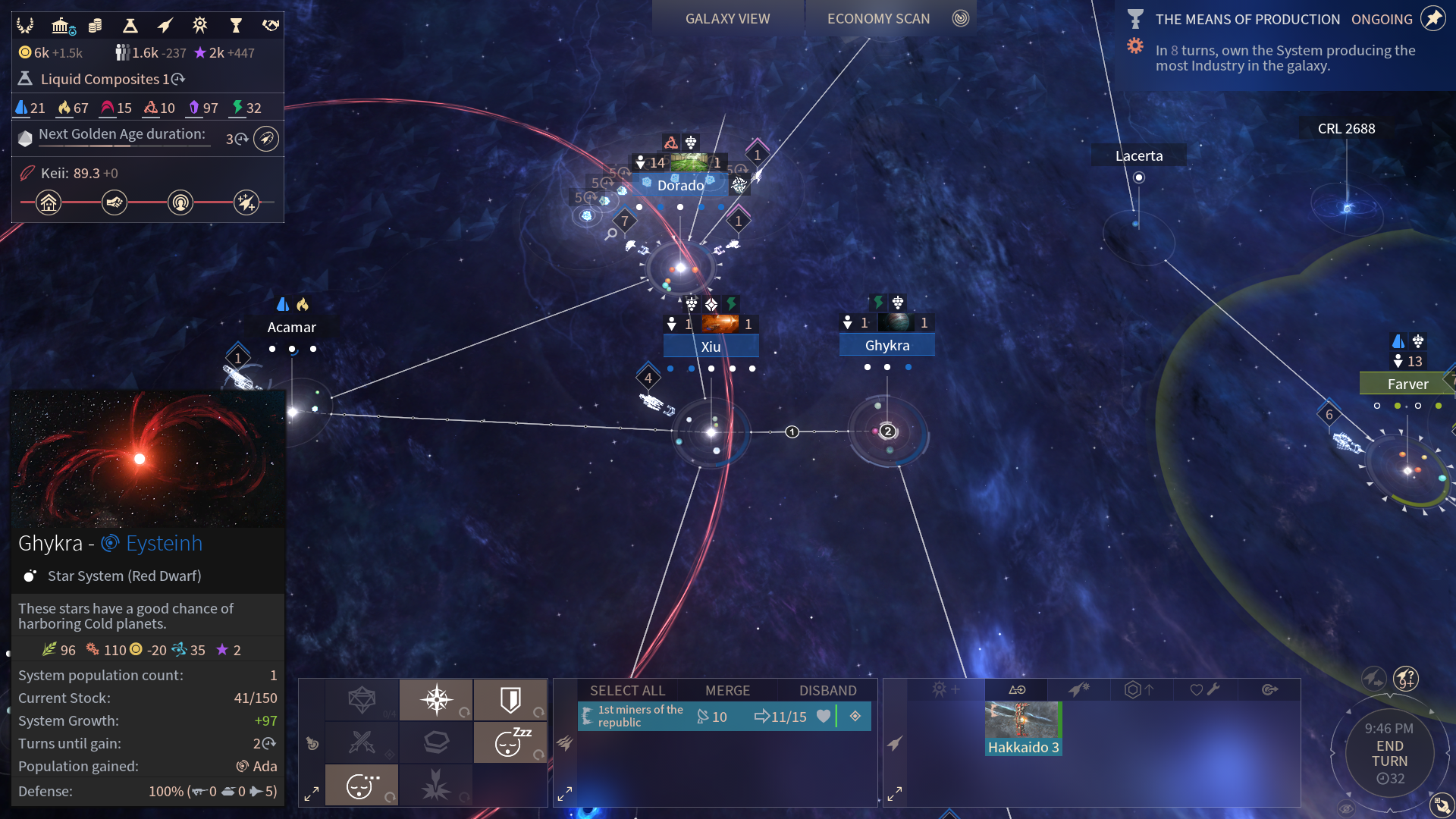End the current turn
Image resolution: width=1456 pixels, height=819 pixels.
tap(1389, 754)
